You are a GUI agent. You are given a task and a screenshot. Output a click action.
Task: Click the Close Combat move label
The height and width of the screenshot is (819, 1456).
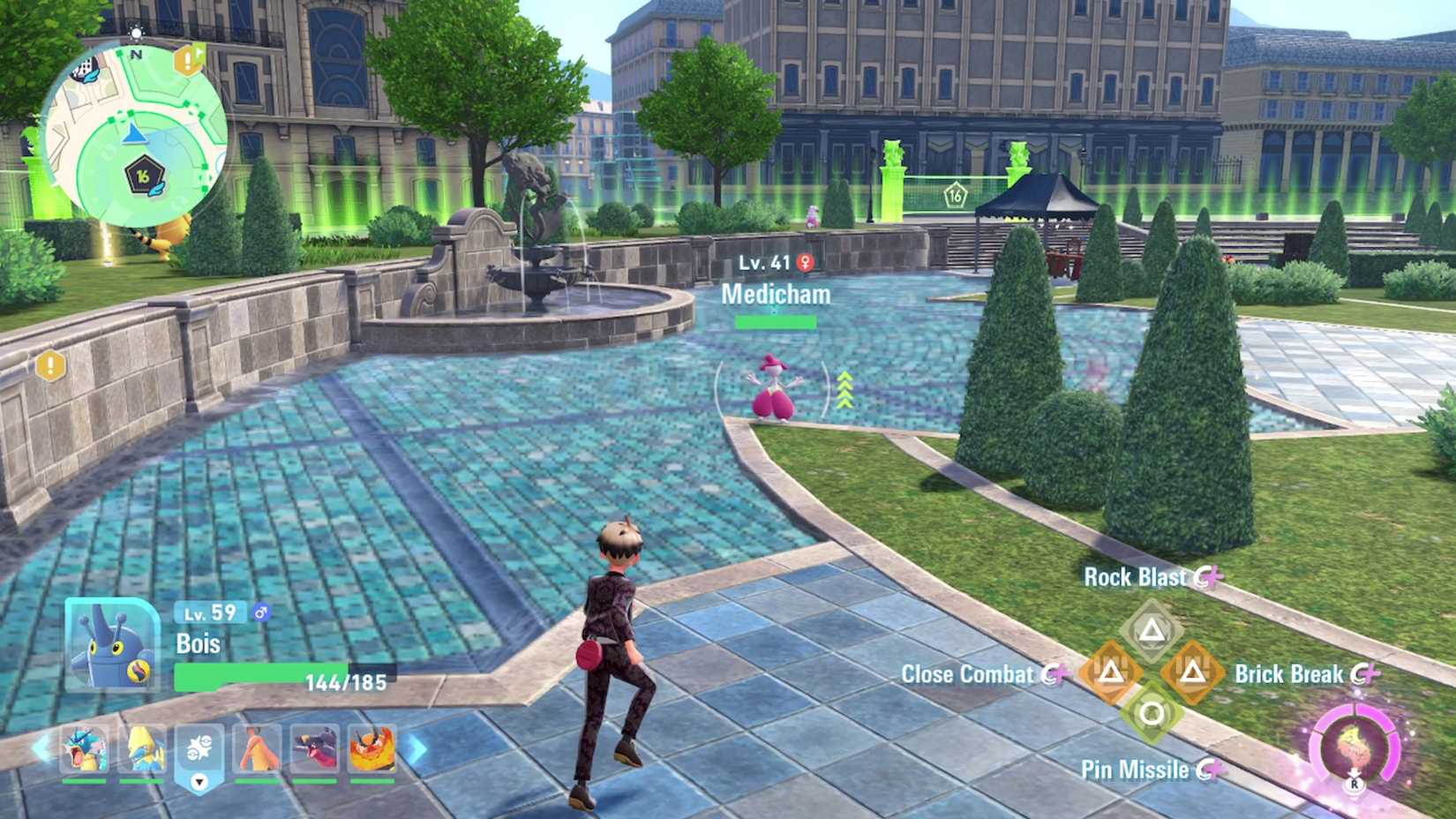pyautogui.click(x=971, y=674)
